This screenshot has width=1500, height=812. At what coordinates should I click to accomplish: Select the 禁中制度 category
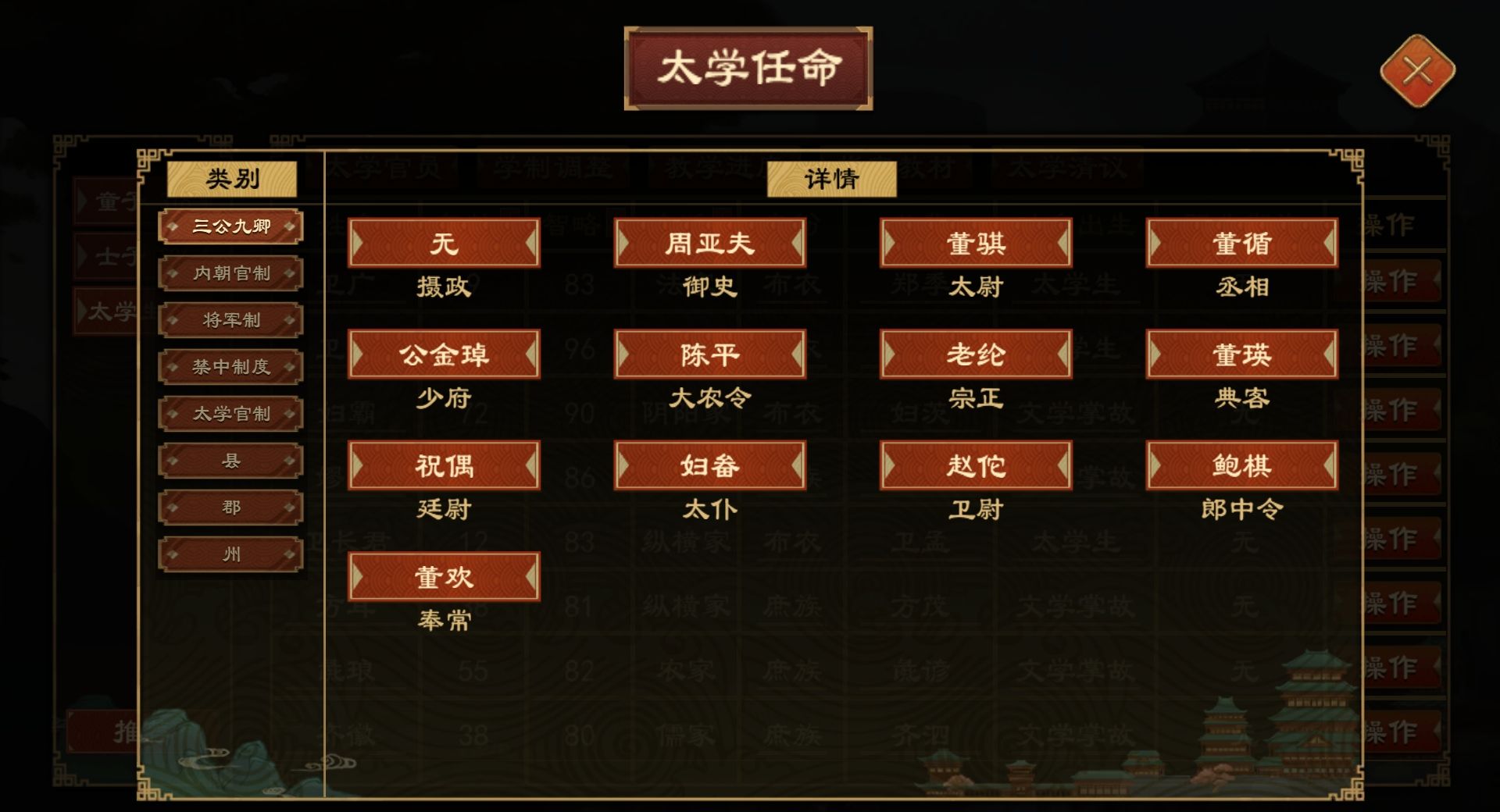230,366
